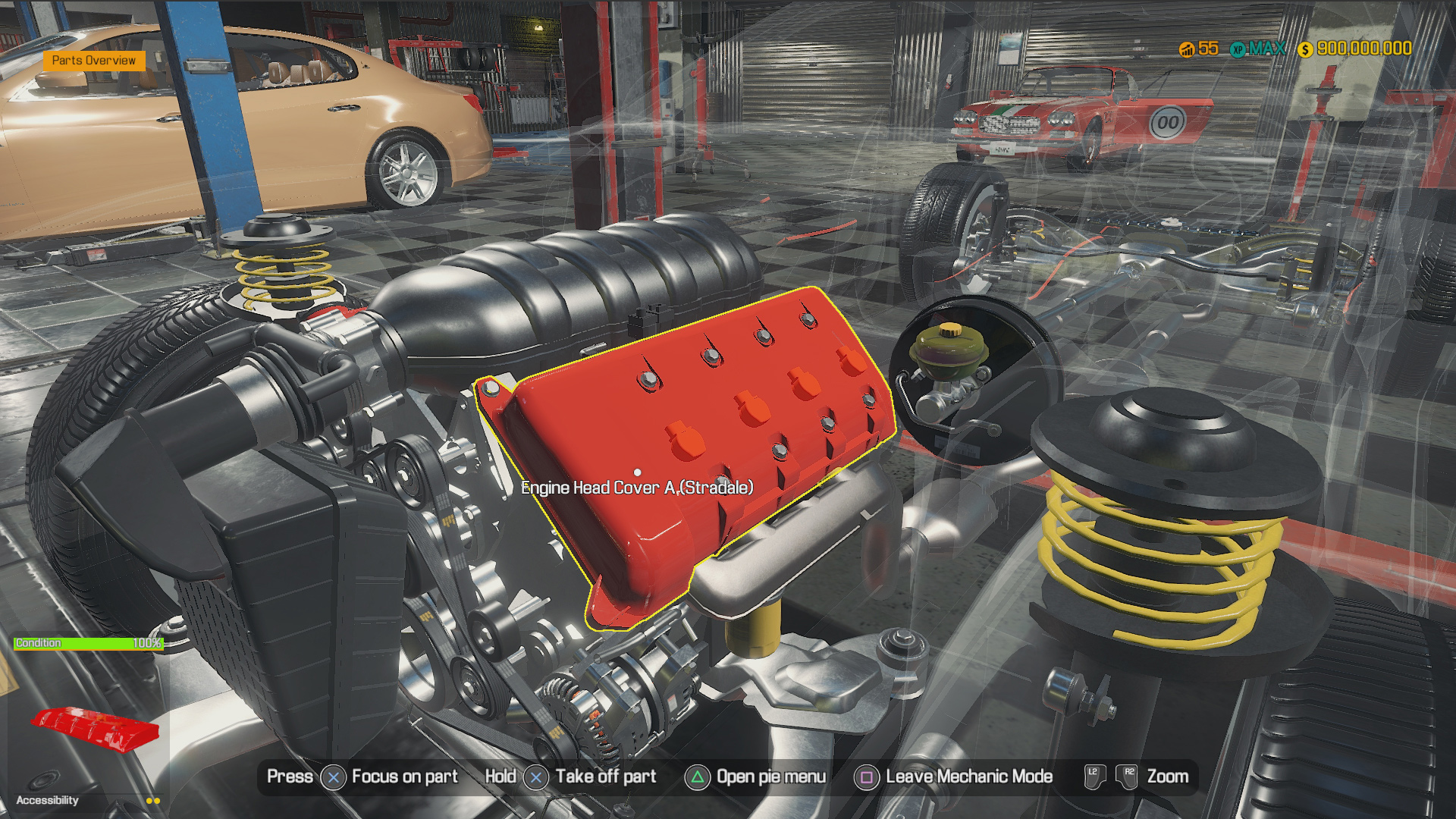Viewport: 1456px width, 819px height.
Task: Click the yellow dollar coin icon
Action: (1304, 49)
